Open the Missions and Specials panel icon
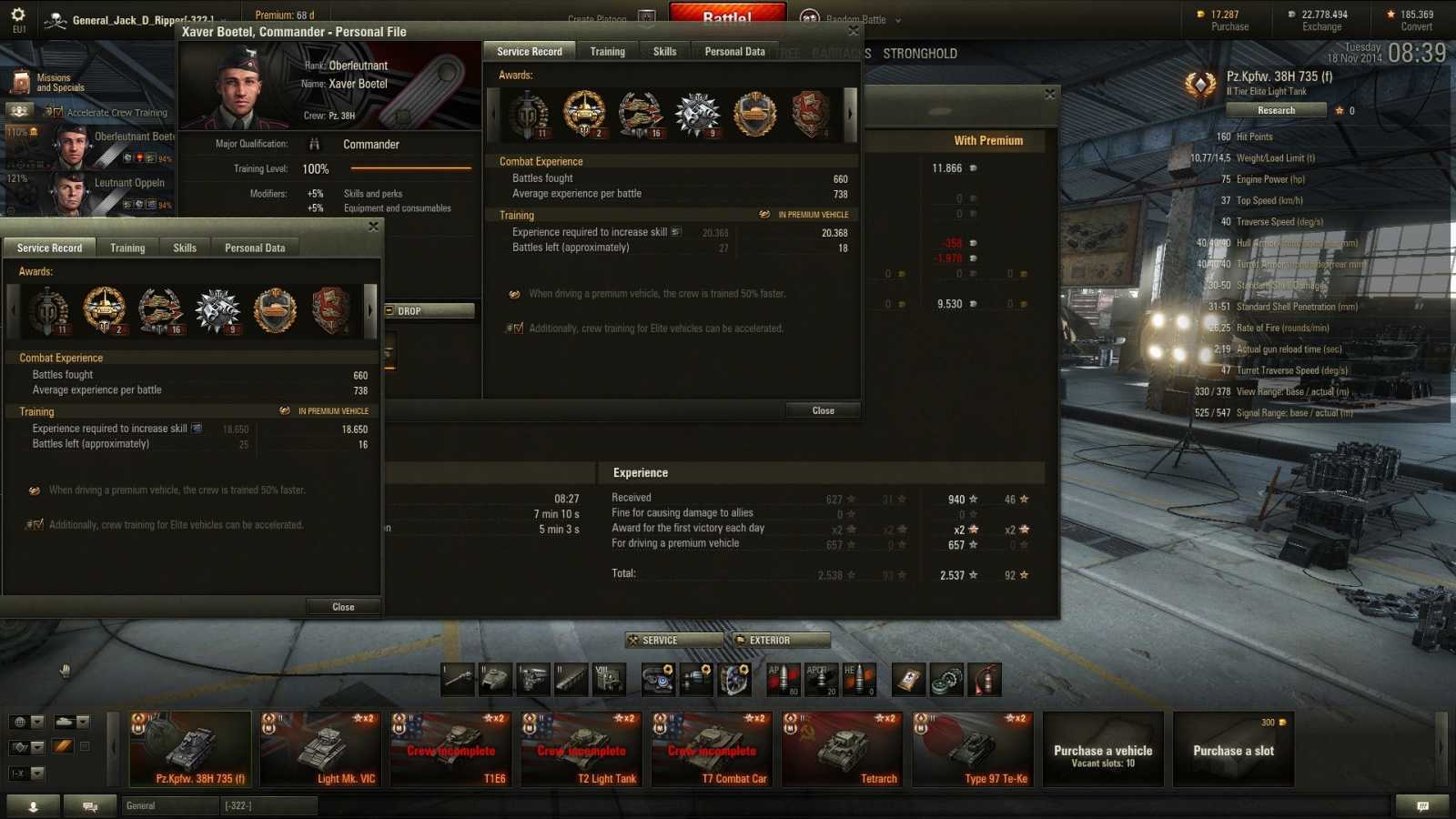 point(20,80)
